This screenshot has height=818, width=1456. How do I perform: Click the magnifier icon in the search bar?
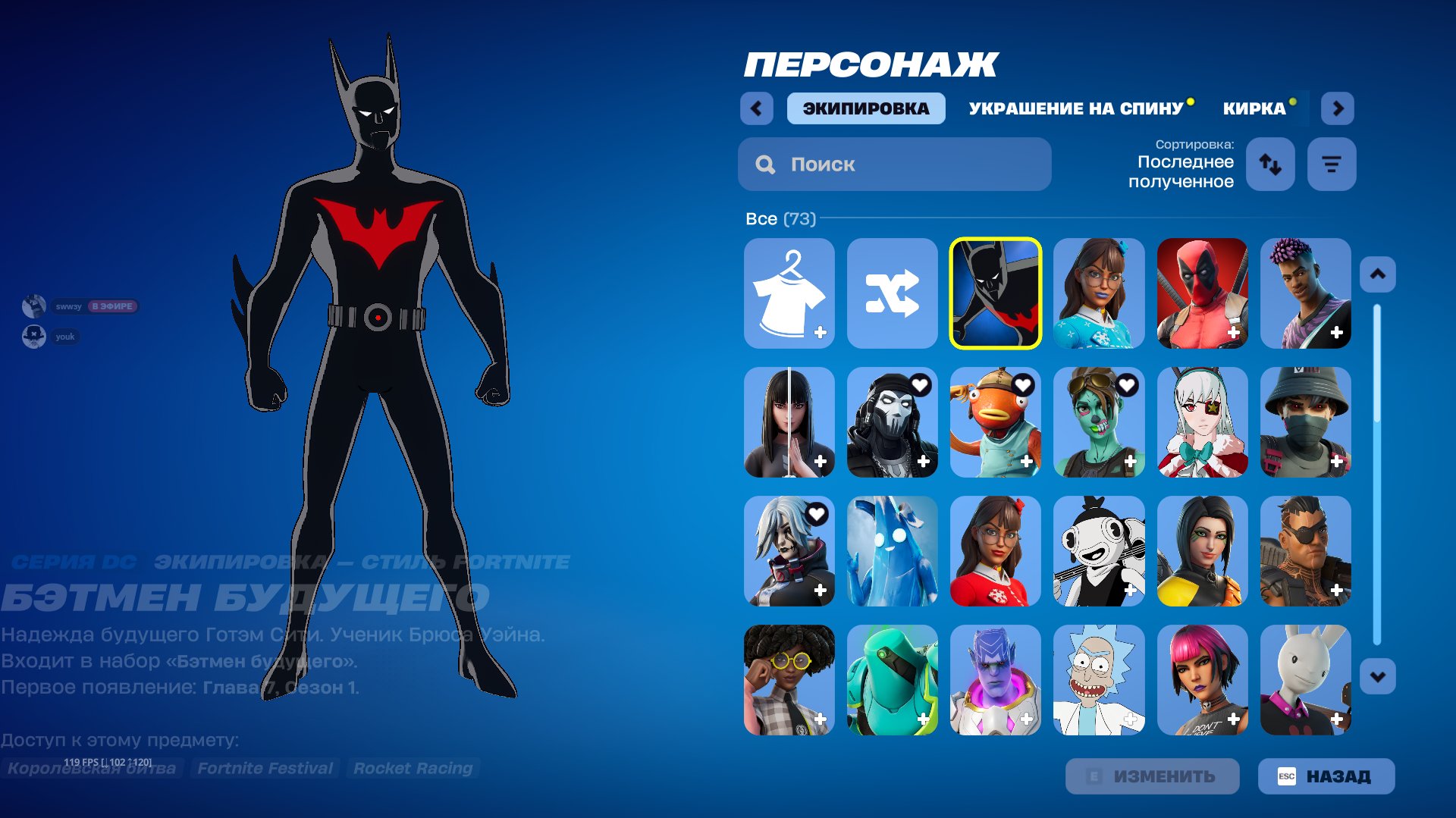[764, 164]
